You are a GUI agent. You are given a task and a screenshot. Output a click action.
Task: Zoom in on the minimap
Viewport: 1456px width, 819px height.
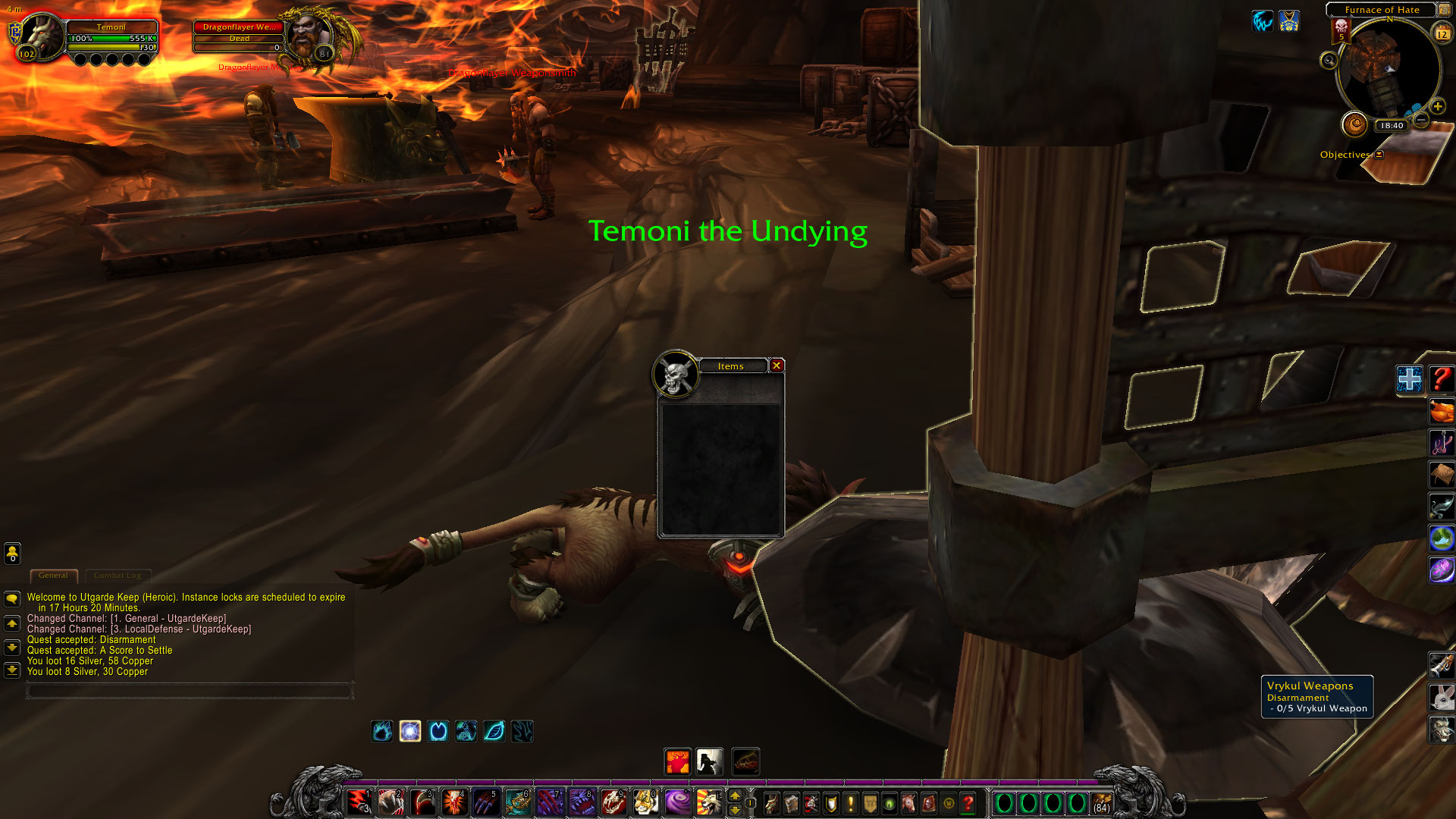tap(1437, 107)
